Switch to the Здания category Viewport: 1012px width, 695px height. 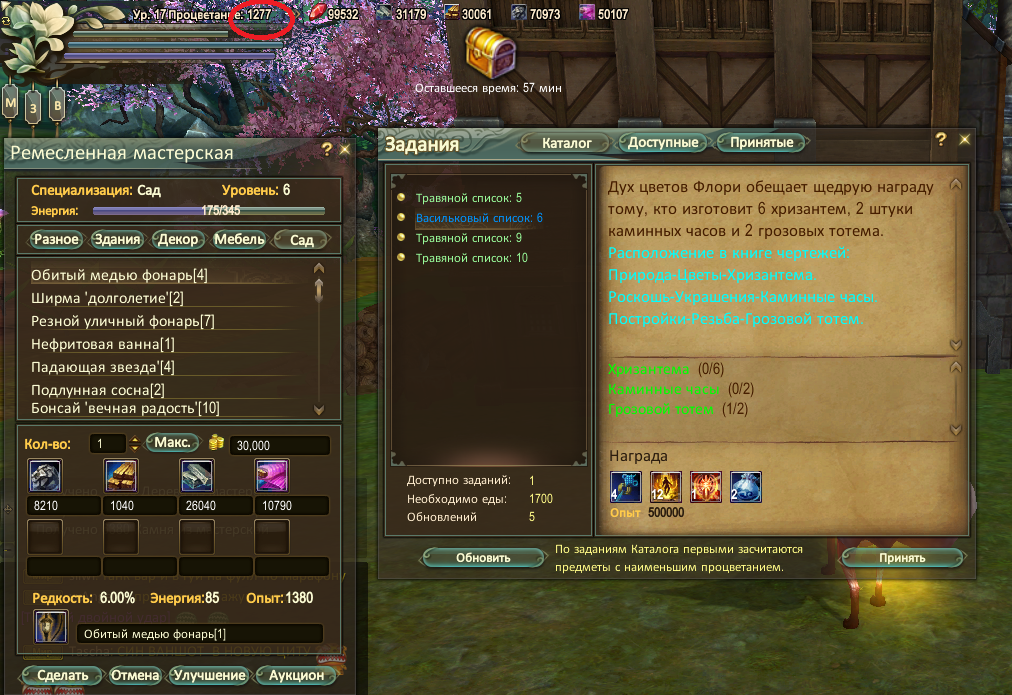click(117, 240)
